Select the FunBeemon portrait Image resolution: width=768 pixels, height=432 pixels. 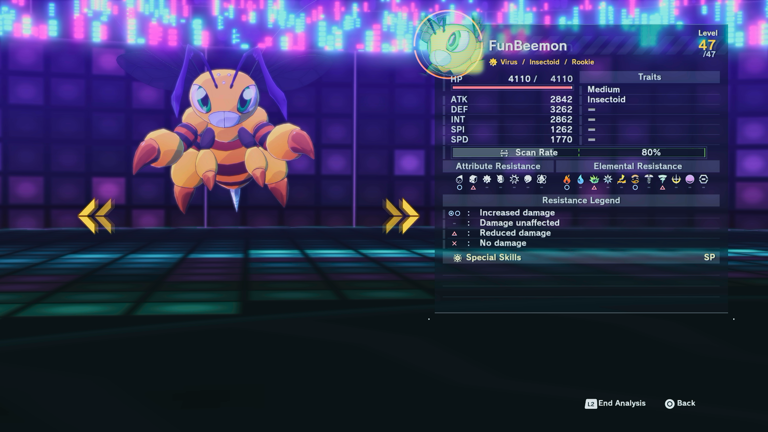448,45
